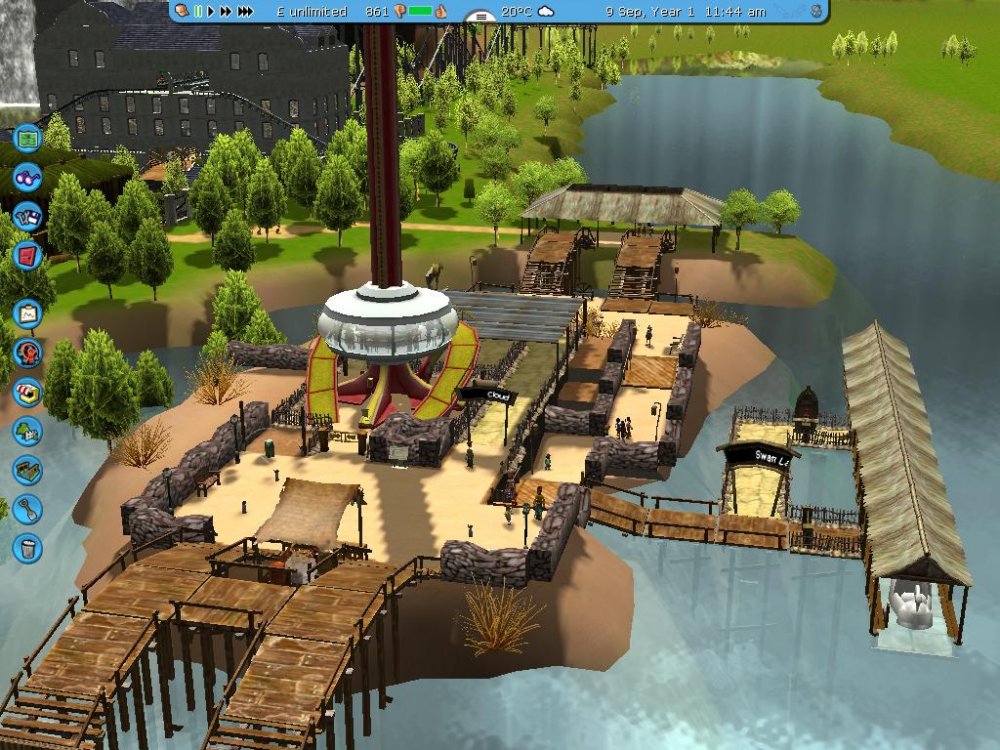This screenshot has width=1000, height=750.
Task: Open the park map icon
Action: pos(28,138)
